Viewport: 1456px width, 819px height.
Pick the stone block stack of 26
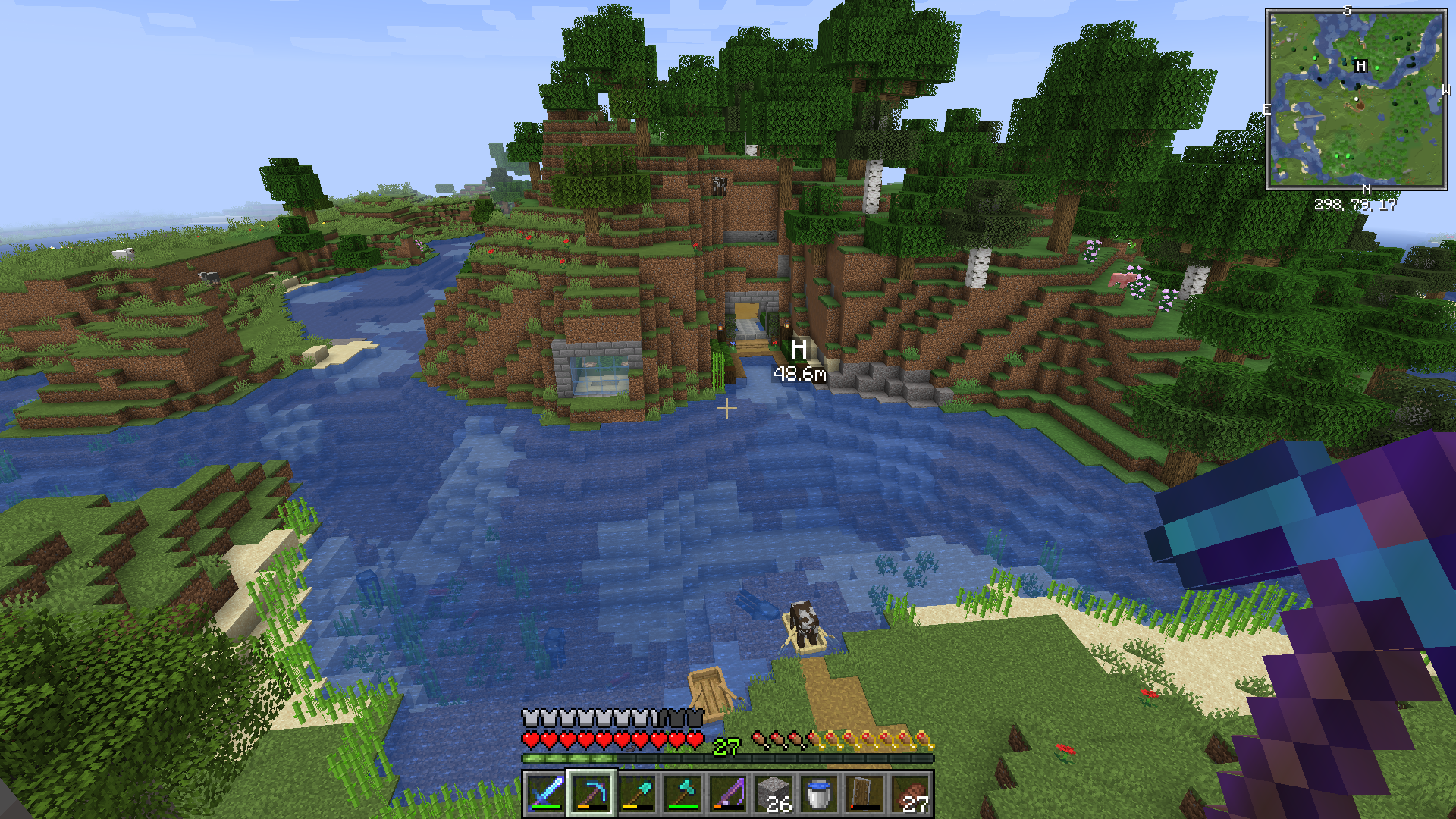[x=773, y=793]
